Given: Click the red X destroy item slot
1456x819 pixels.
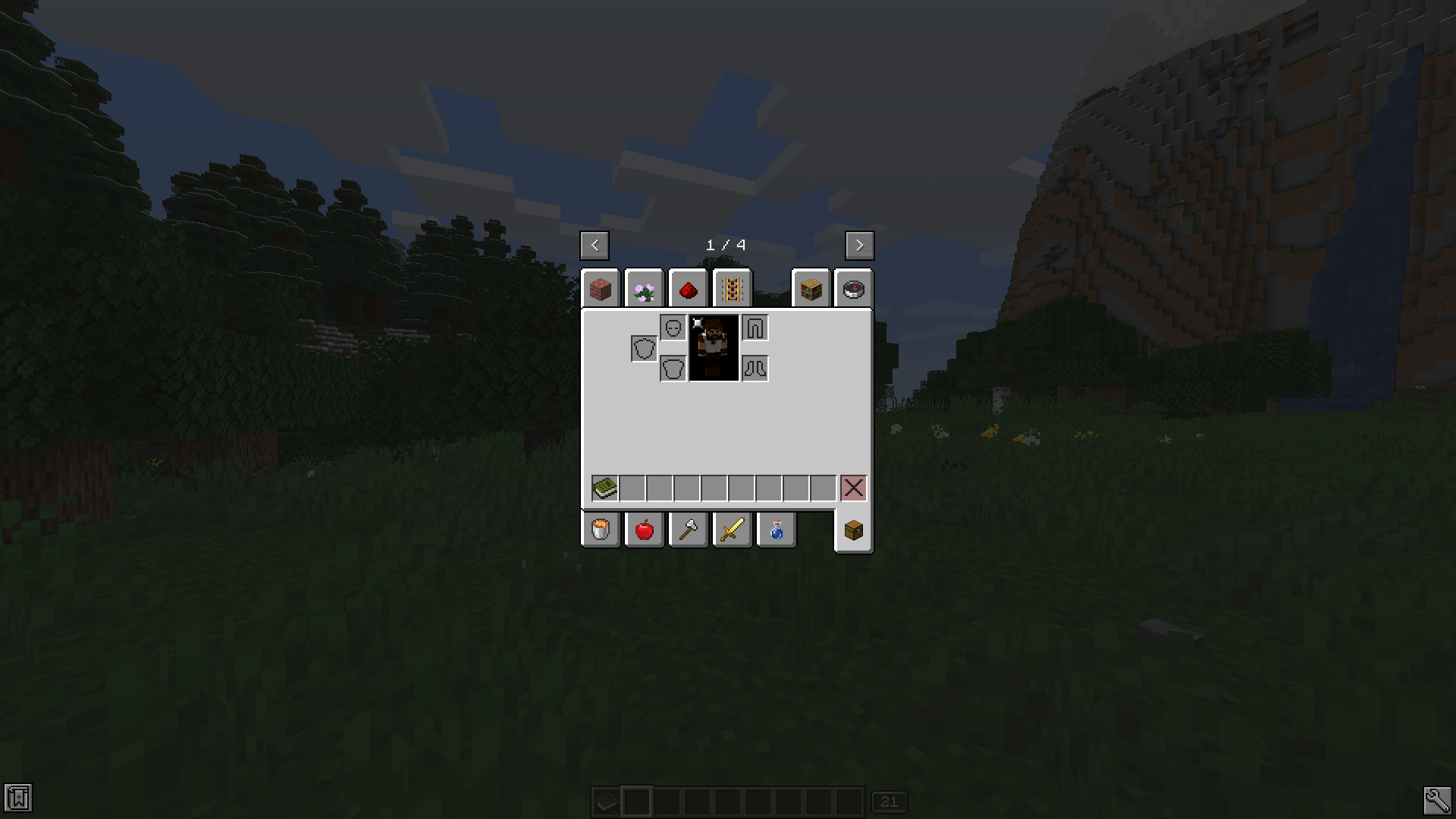Looking at the screenshot, I should click(x=852, y=487).
